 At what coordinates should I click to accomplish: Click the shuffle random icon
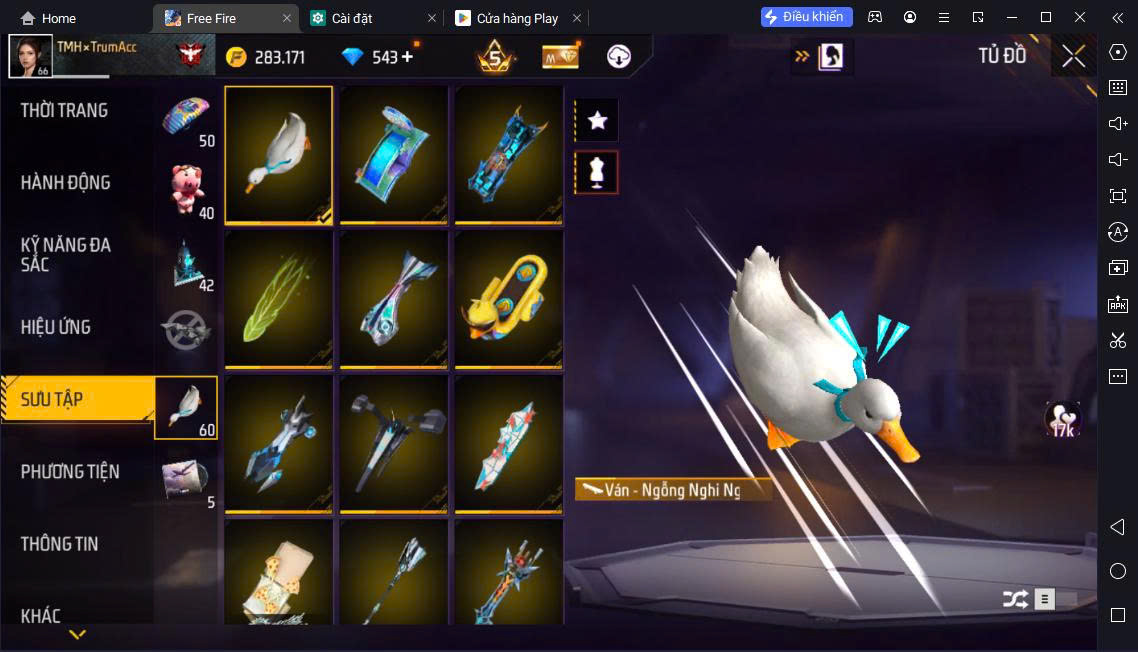coord(1015,599)
